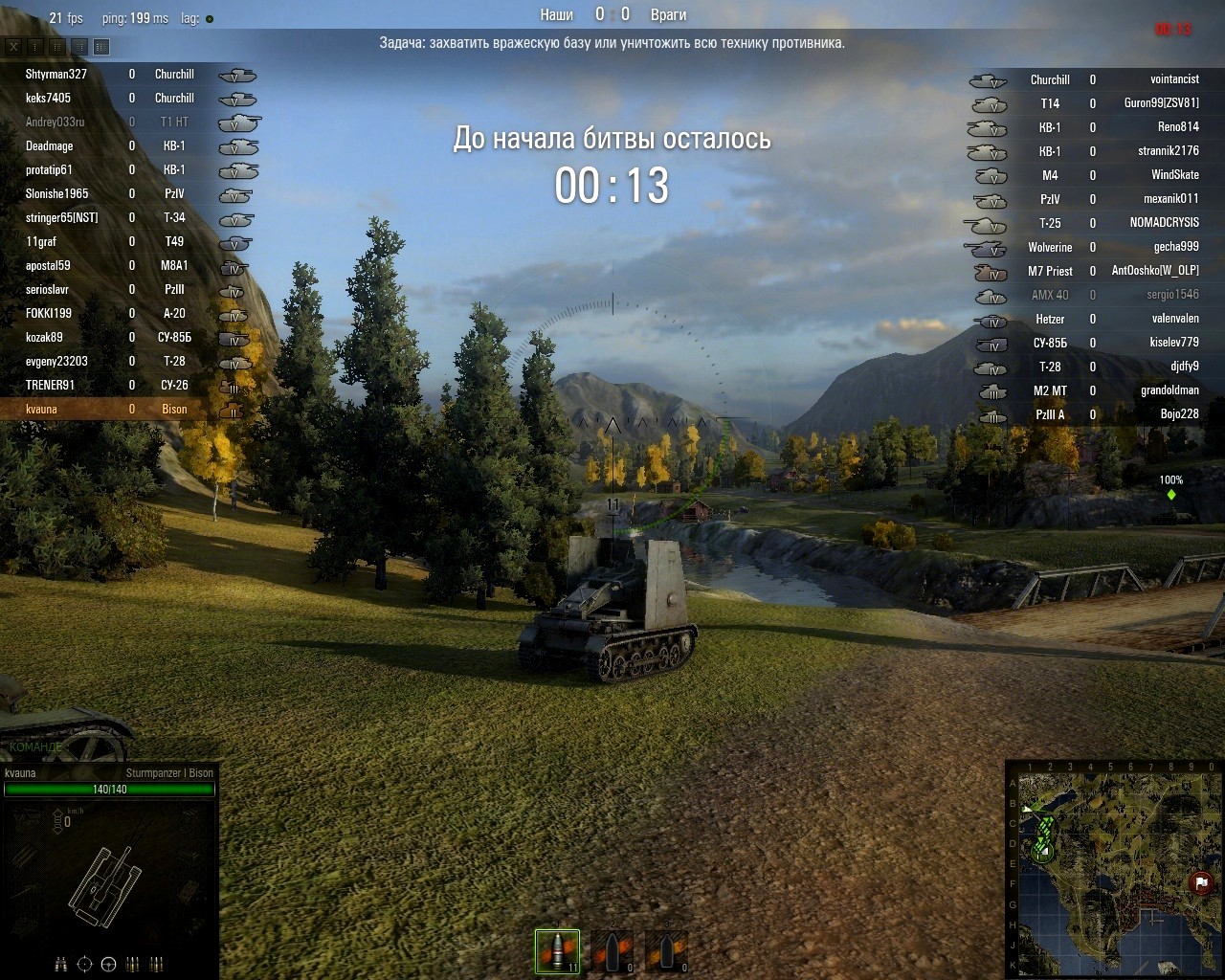Viewport: 1225px width, 980px height.
Task: Select enemy vointancist with the Churchill
Action: click(x=1174, y=79)
